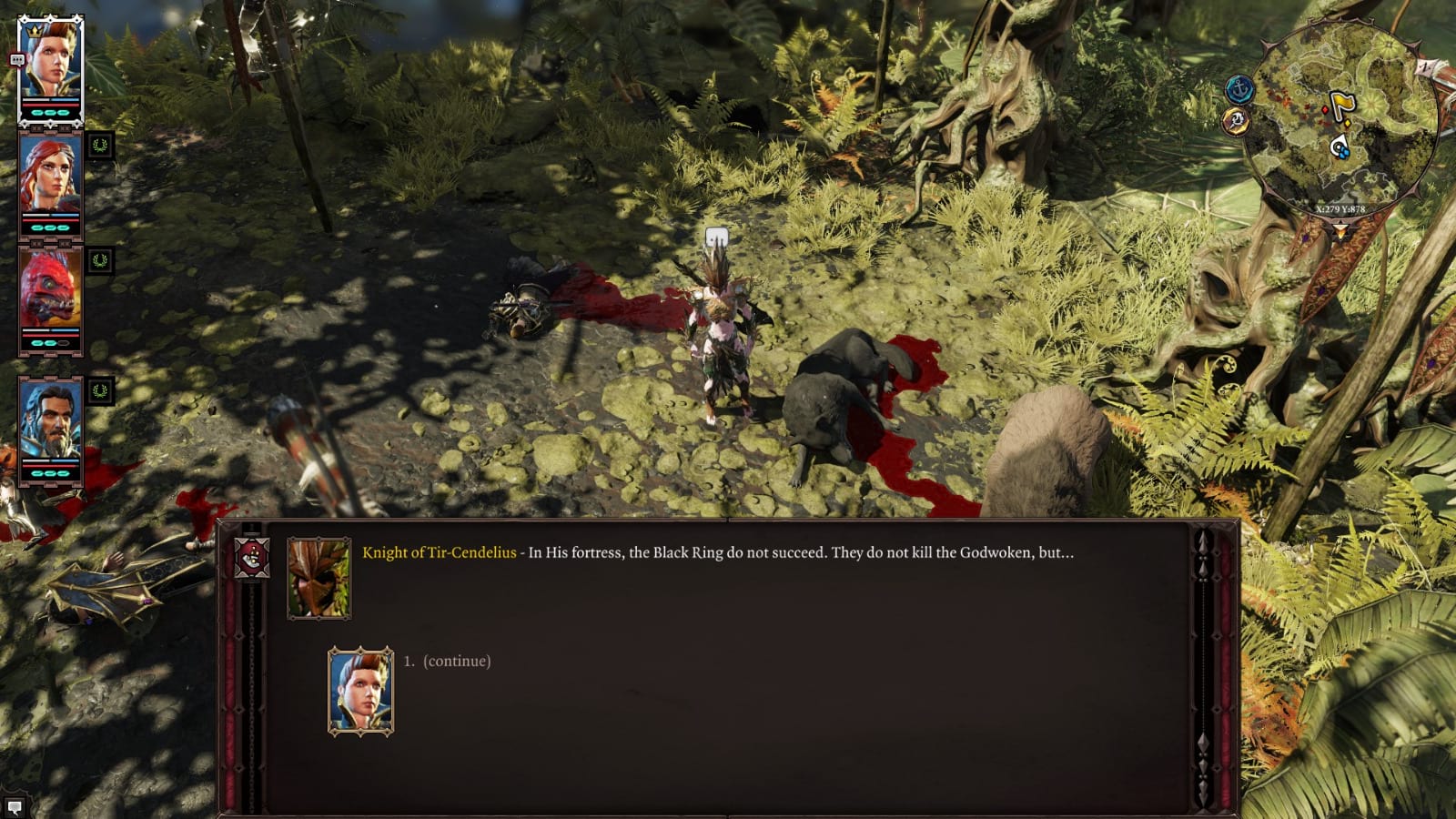Image resolution: width=1456 pixels, height=819 pixels.
Task: Click the yellow quest flag marker on the minimap
Action: (1342, 100)
